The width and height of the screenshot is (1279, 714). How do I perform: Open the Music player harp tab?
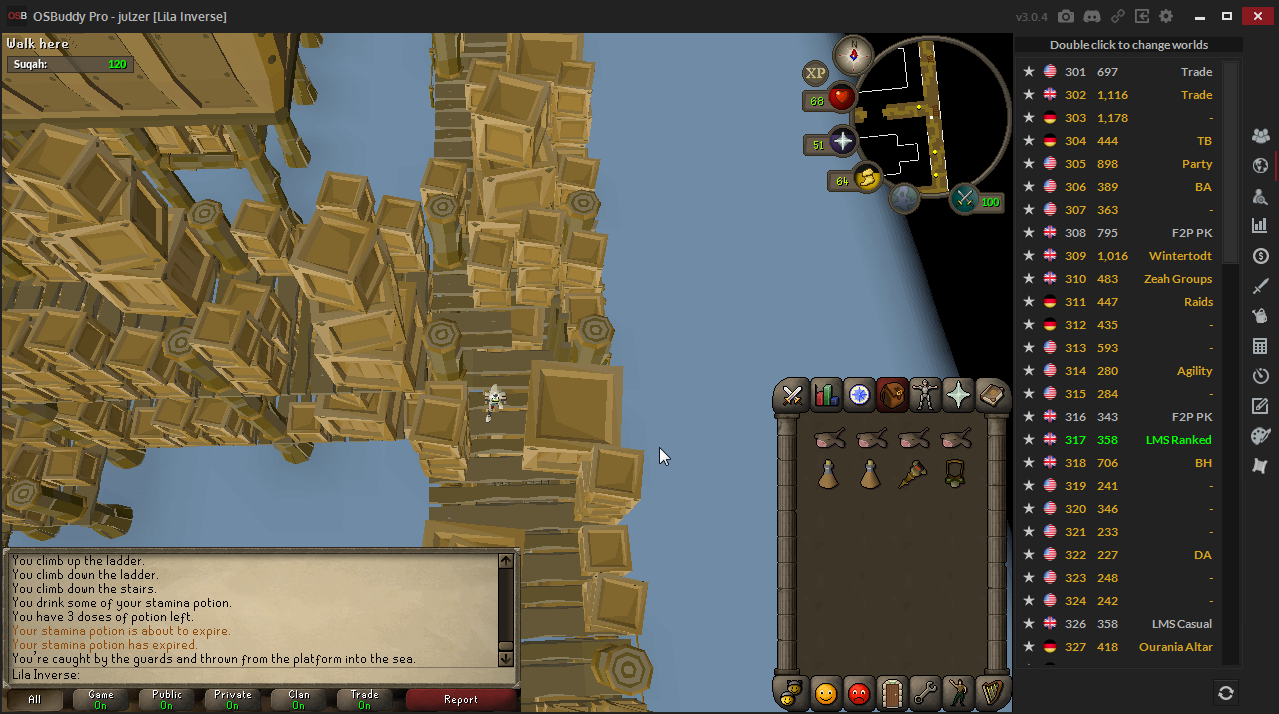[x=991, y=692]
